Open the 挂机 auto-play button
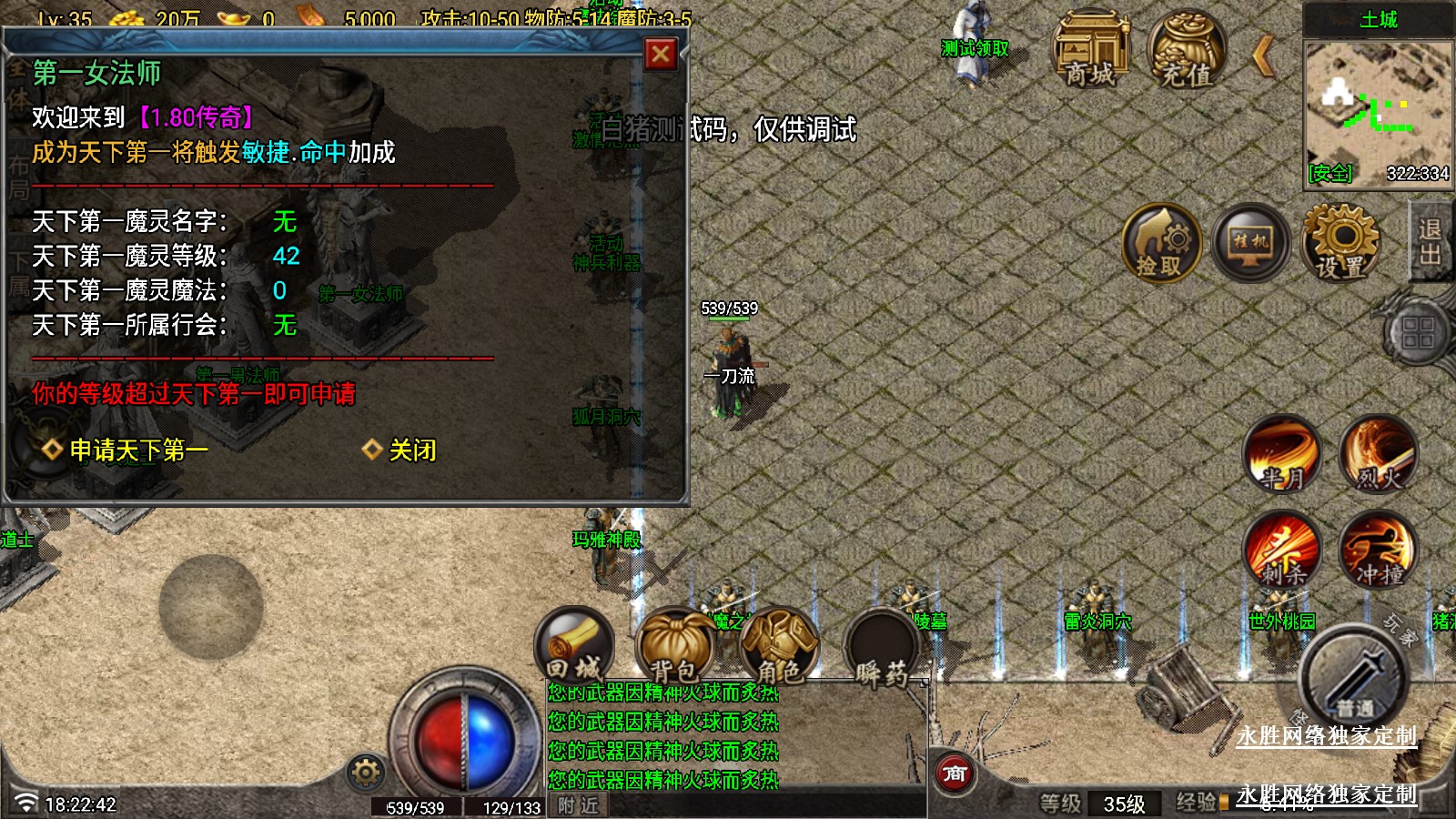Screen dimensions: 1456x819 (1250, 243)
